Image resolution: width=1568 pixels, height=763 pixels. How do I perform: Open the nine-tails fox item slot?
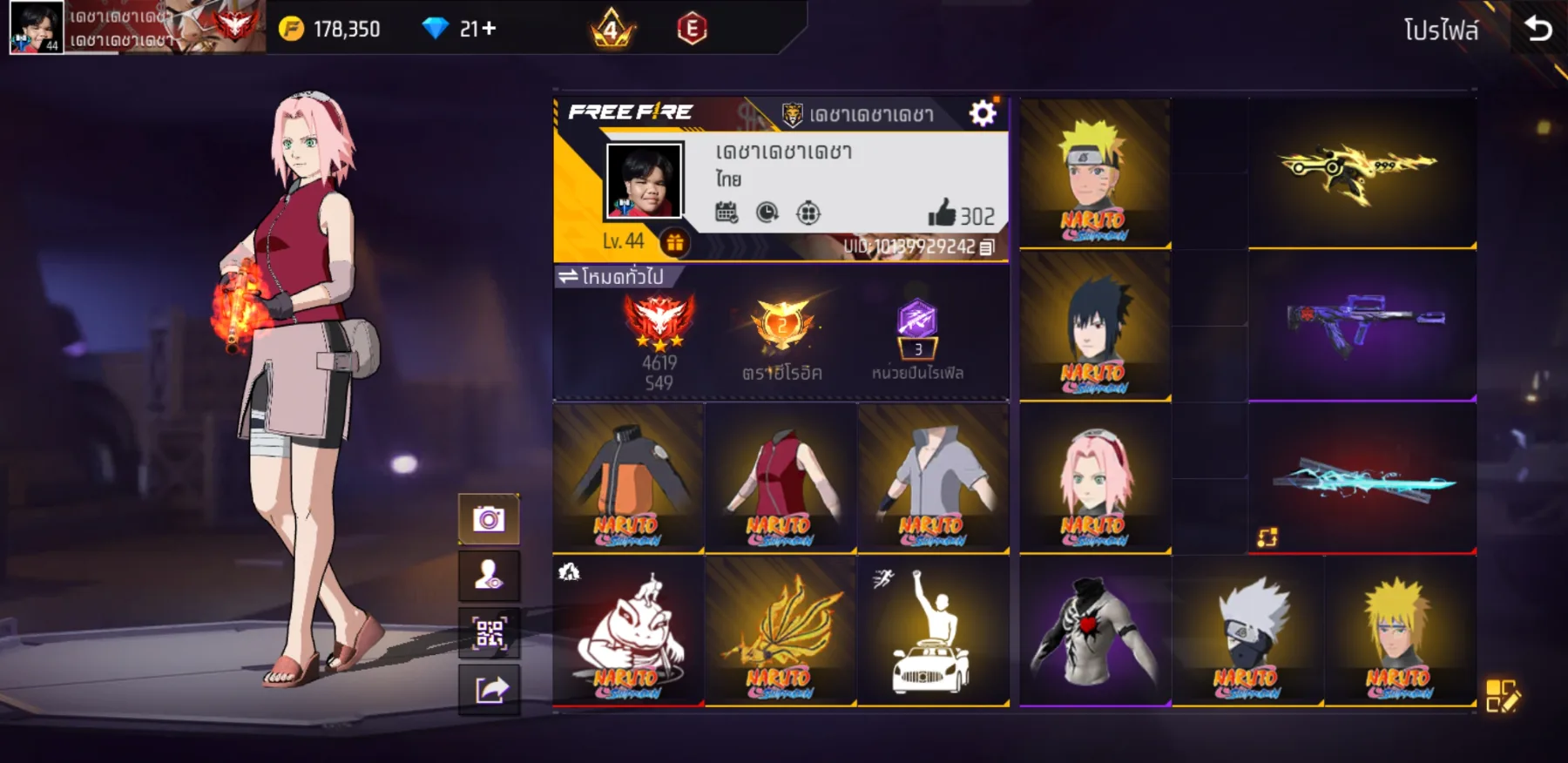tap(781, 631)
